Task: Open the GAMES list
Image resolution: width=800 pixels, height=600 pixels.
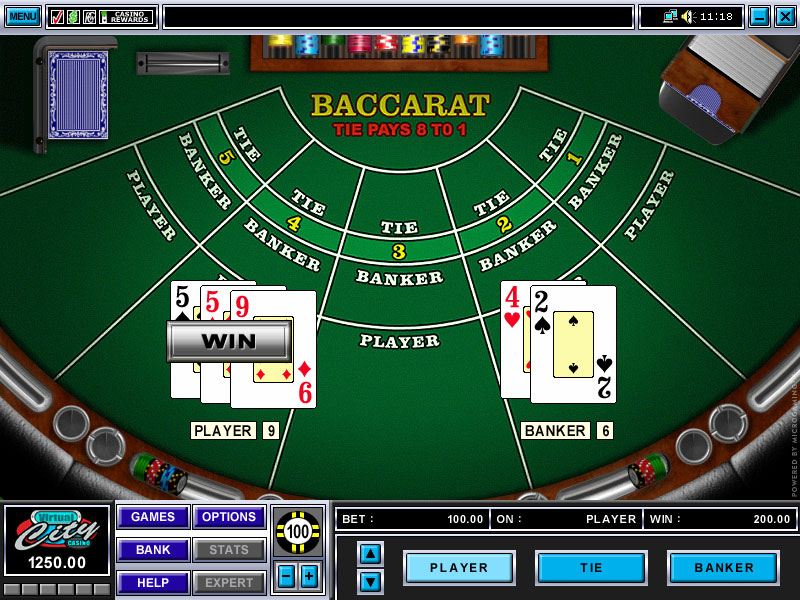Action: pos(153,517)
